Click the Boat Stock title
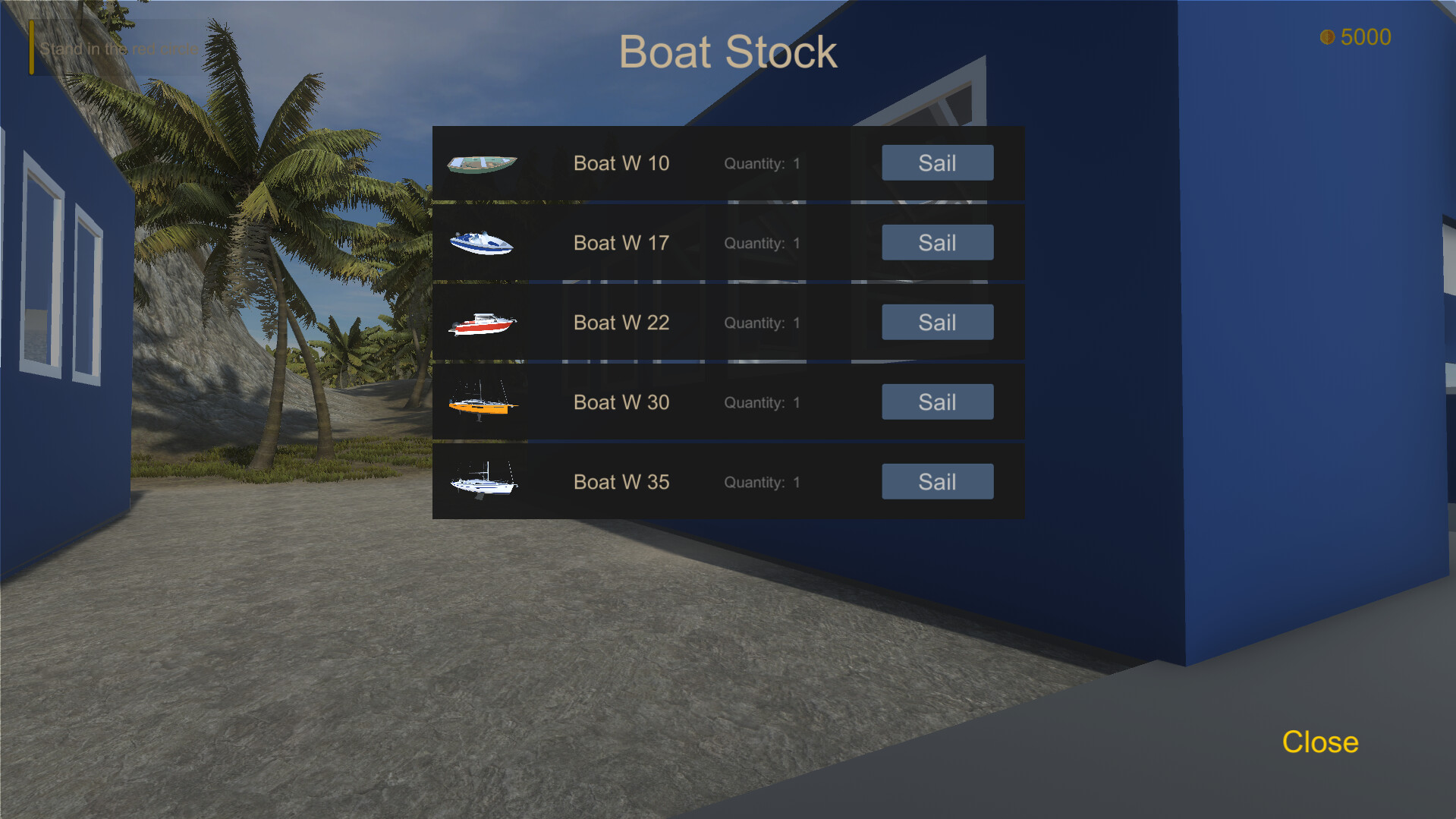 (728, 51)
